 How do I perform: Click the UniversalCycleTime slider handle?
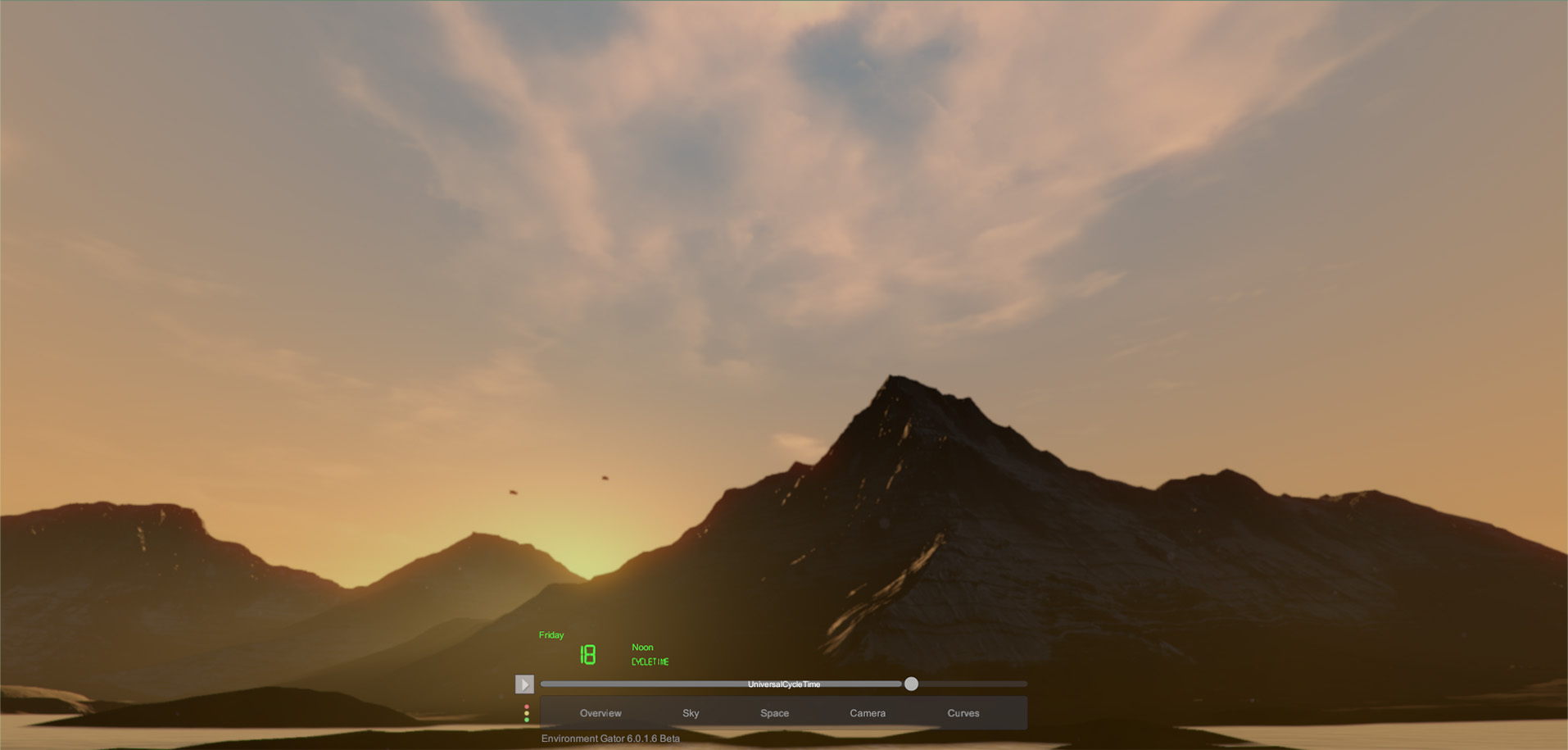pos(911,684)
